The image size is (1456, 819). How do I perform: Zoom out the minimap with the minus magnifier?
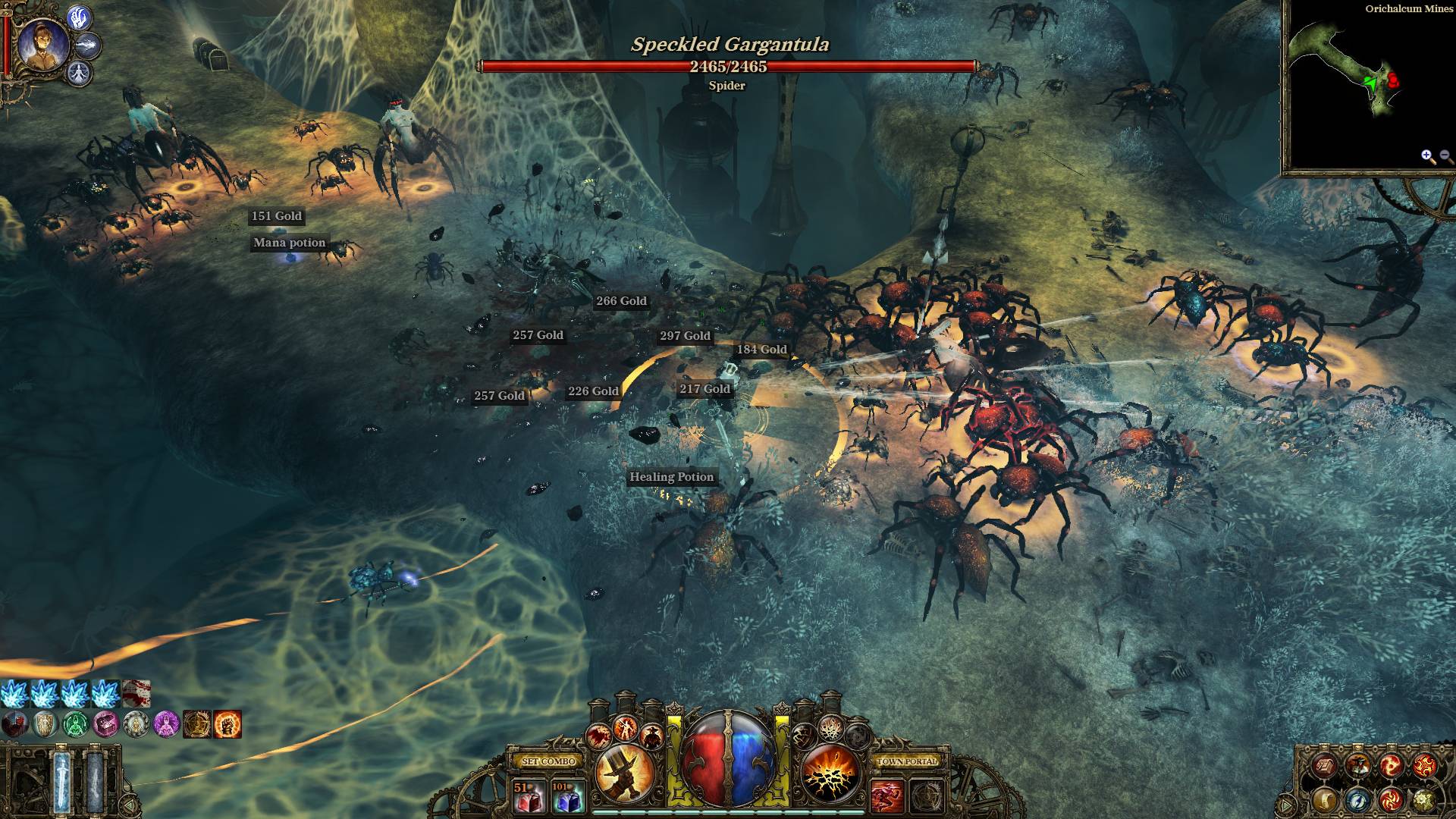coord(1446,157)
